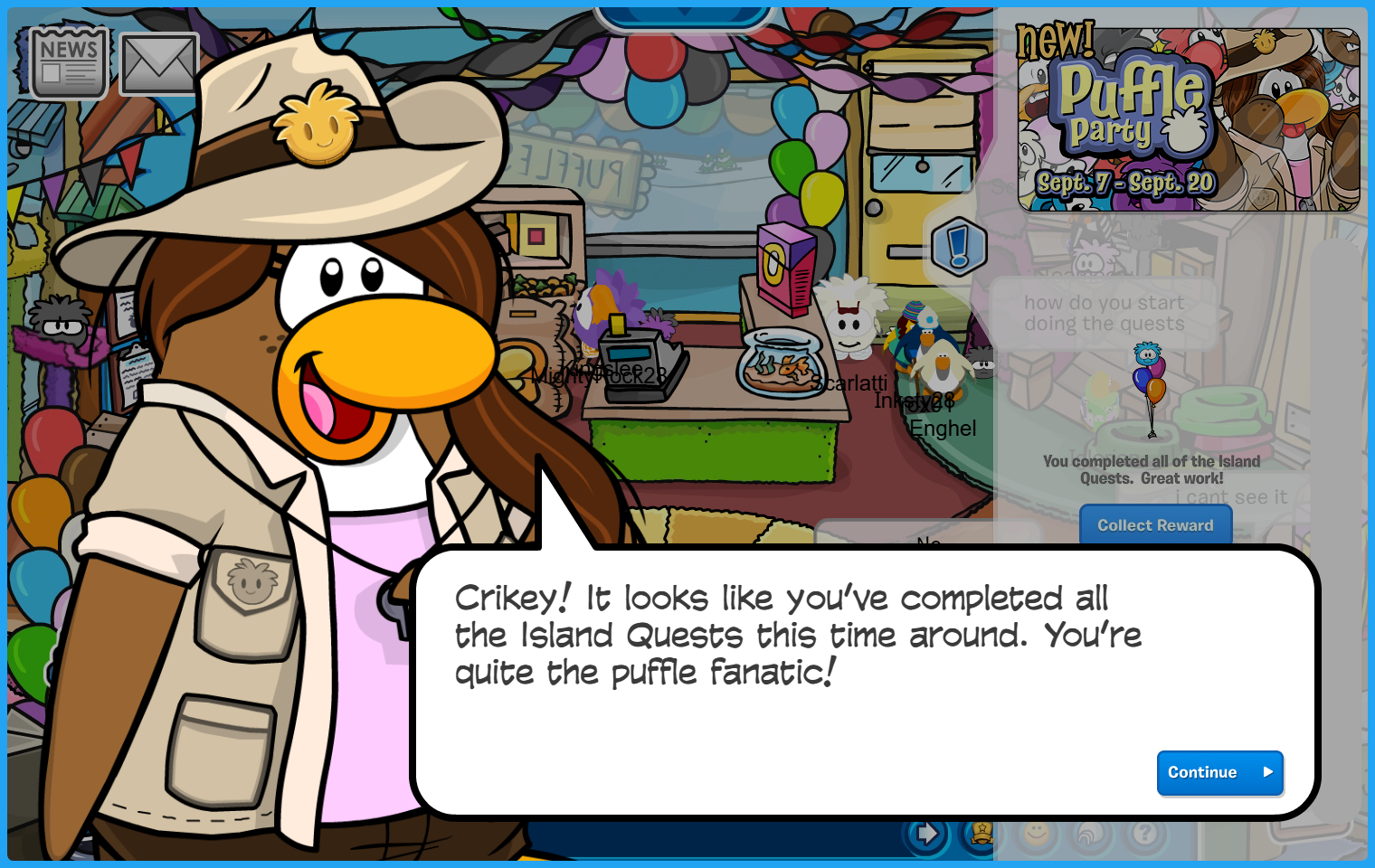
Task: Collect the Island Quests reward
Action: pyautogui.click(x=1155, y=525)
